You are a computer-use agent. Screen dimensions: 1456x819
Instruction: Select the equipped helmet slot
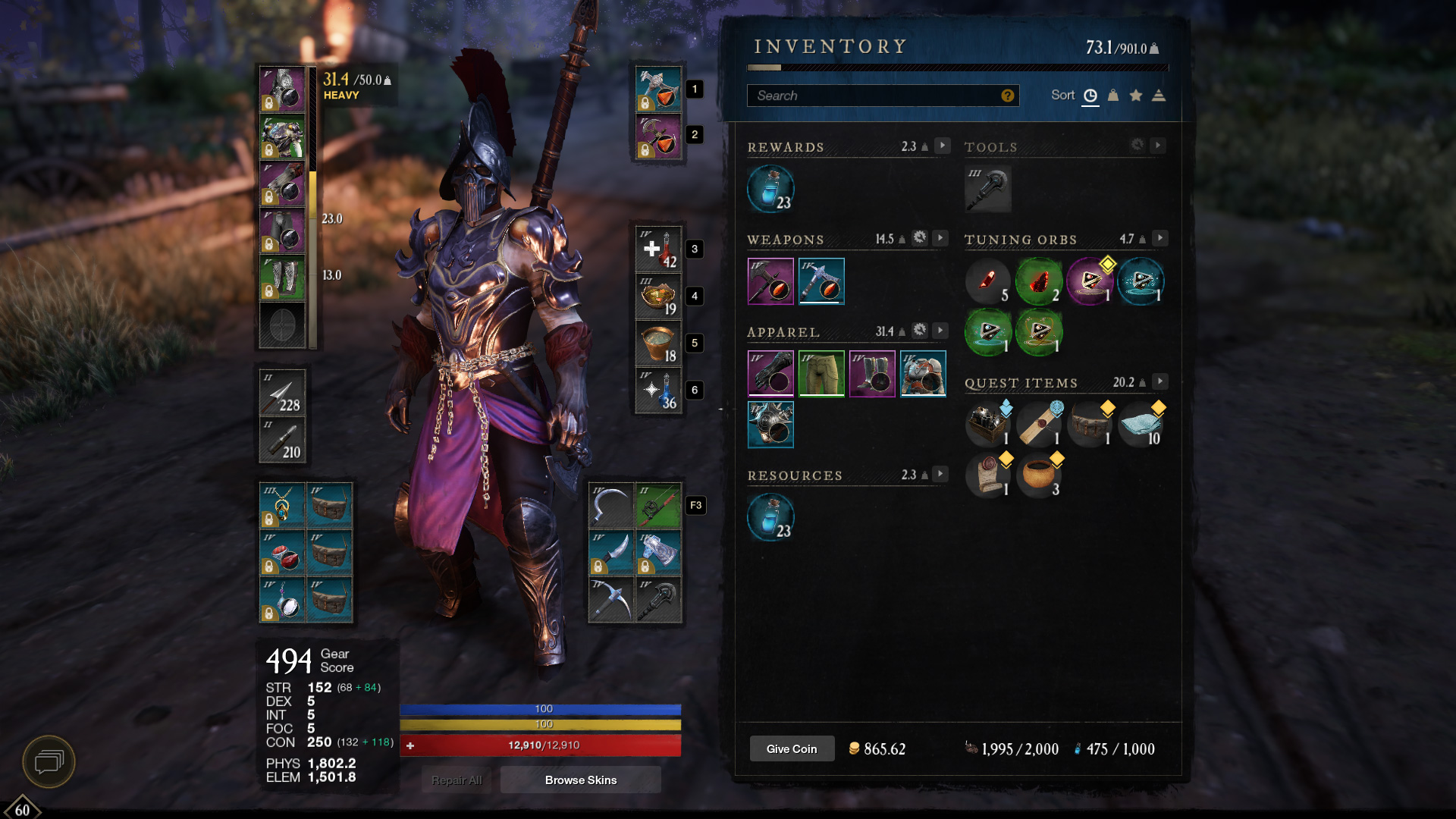pyautogui.click(x=282, y=89)
